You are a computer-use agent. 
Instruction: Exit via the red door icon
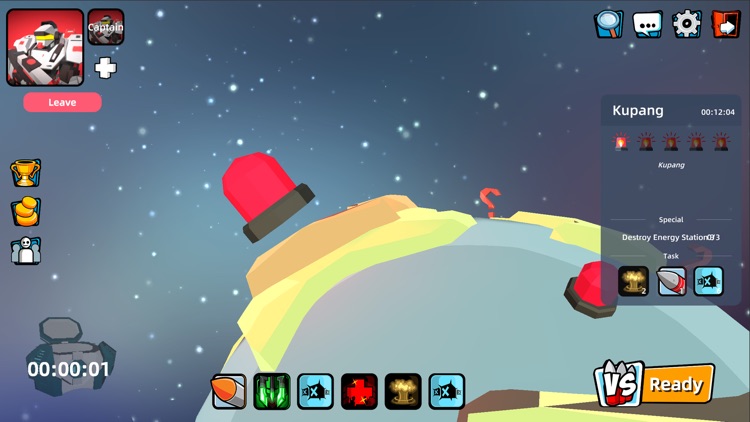point(725,24)
